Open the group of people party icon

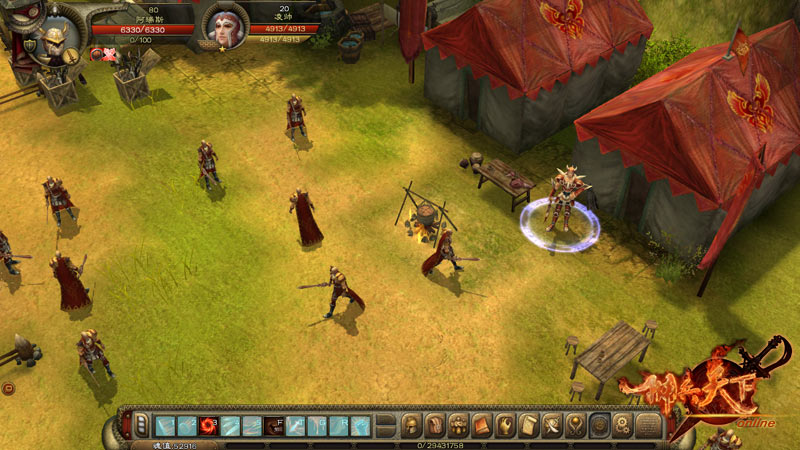pos(459,426)
